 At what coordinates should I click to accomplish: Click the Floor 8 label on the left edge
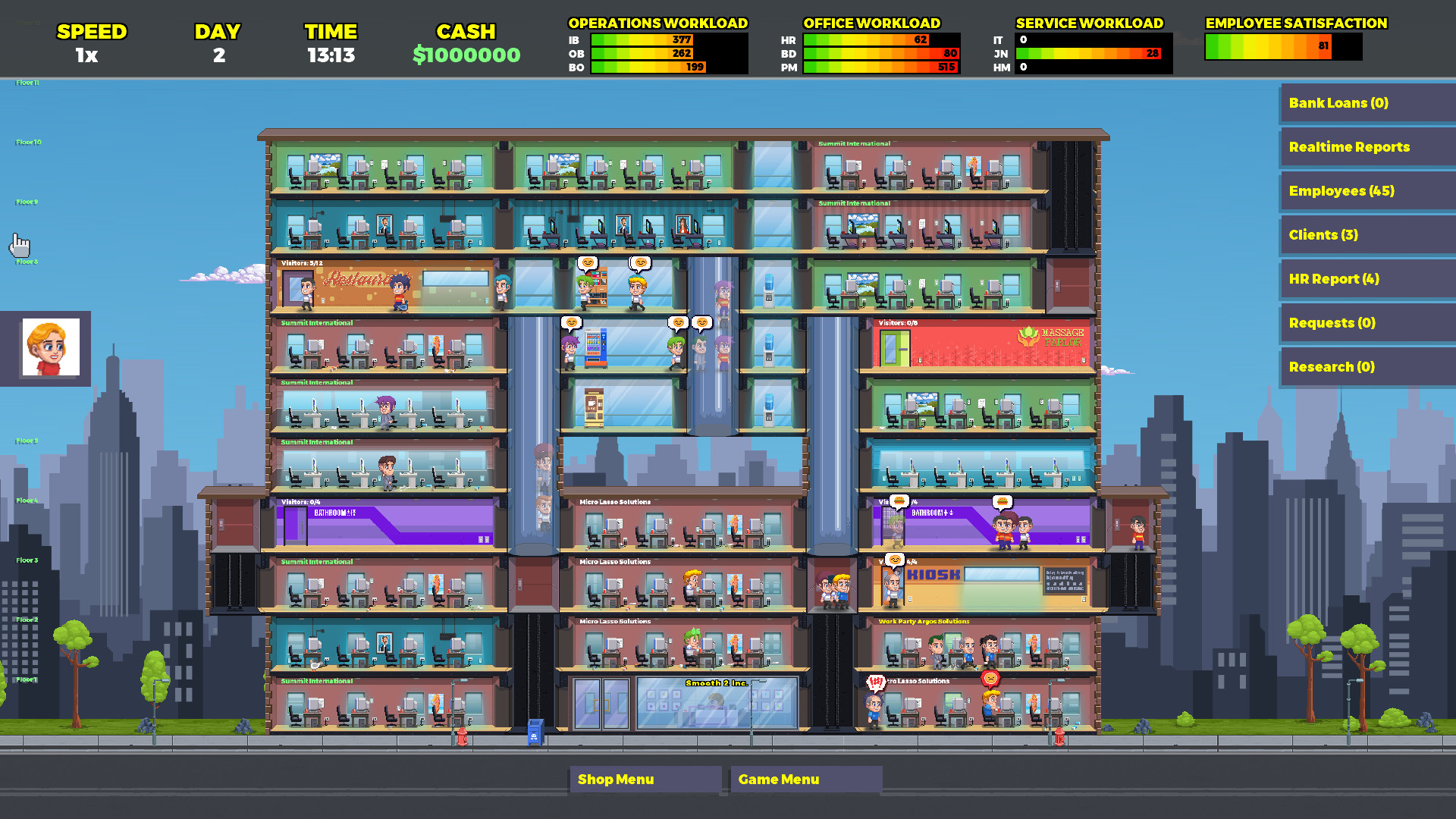[25, 261]
